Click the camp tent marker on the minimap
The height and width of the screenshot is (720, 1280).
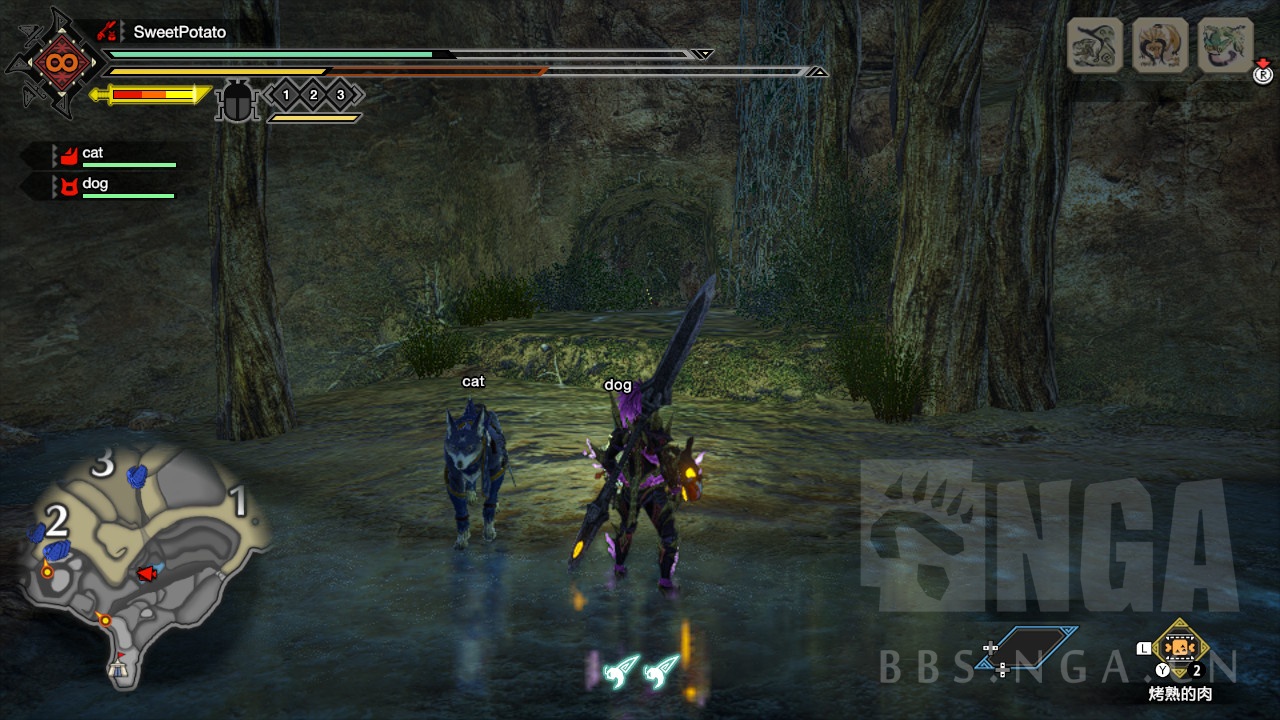pyautogui.click(x=119, y=665)
